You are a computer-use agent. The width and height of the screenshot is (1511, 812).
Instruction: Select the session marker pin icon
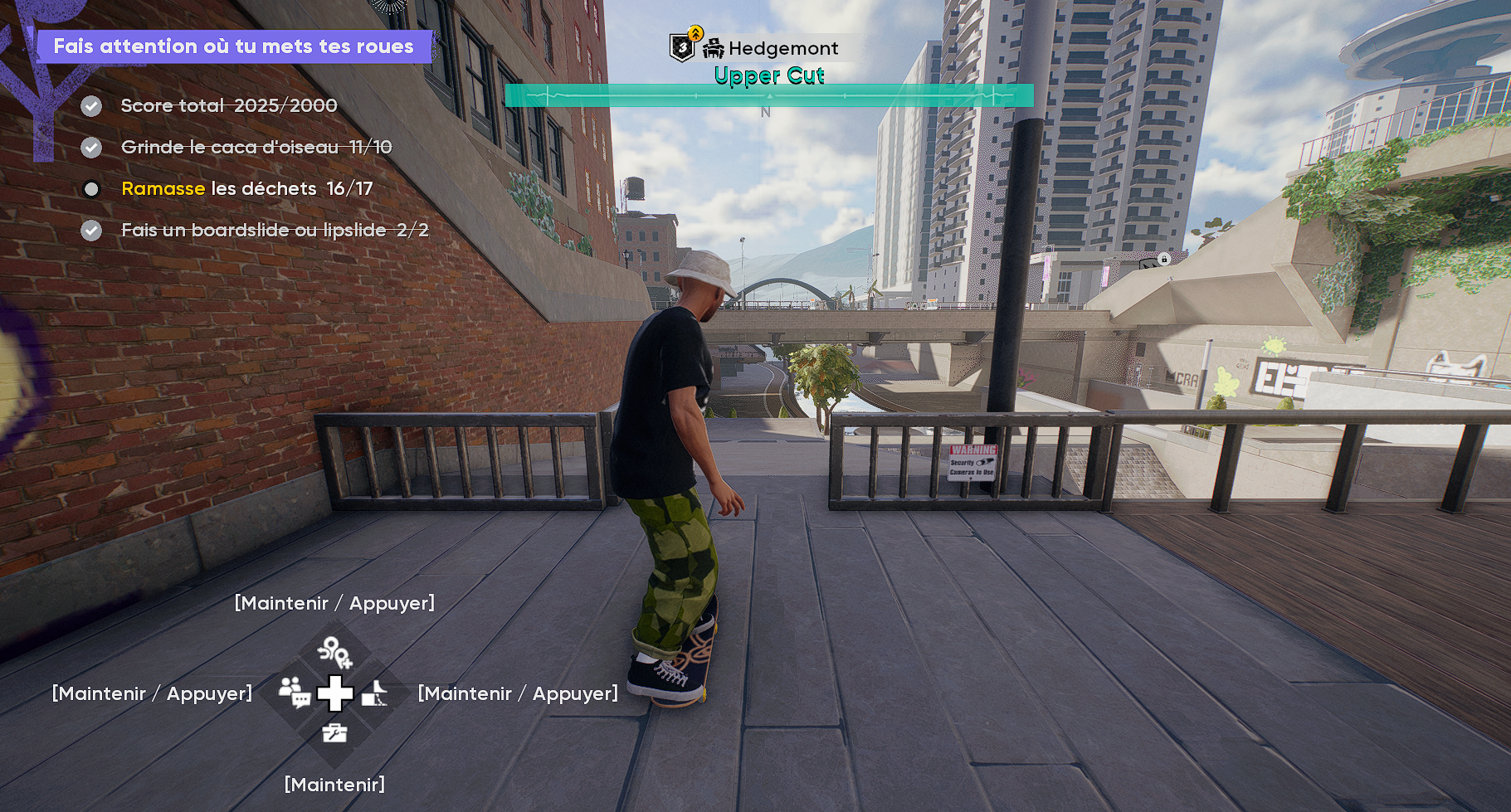[334, 652]
